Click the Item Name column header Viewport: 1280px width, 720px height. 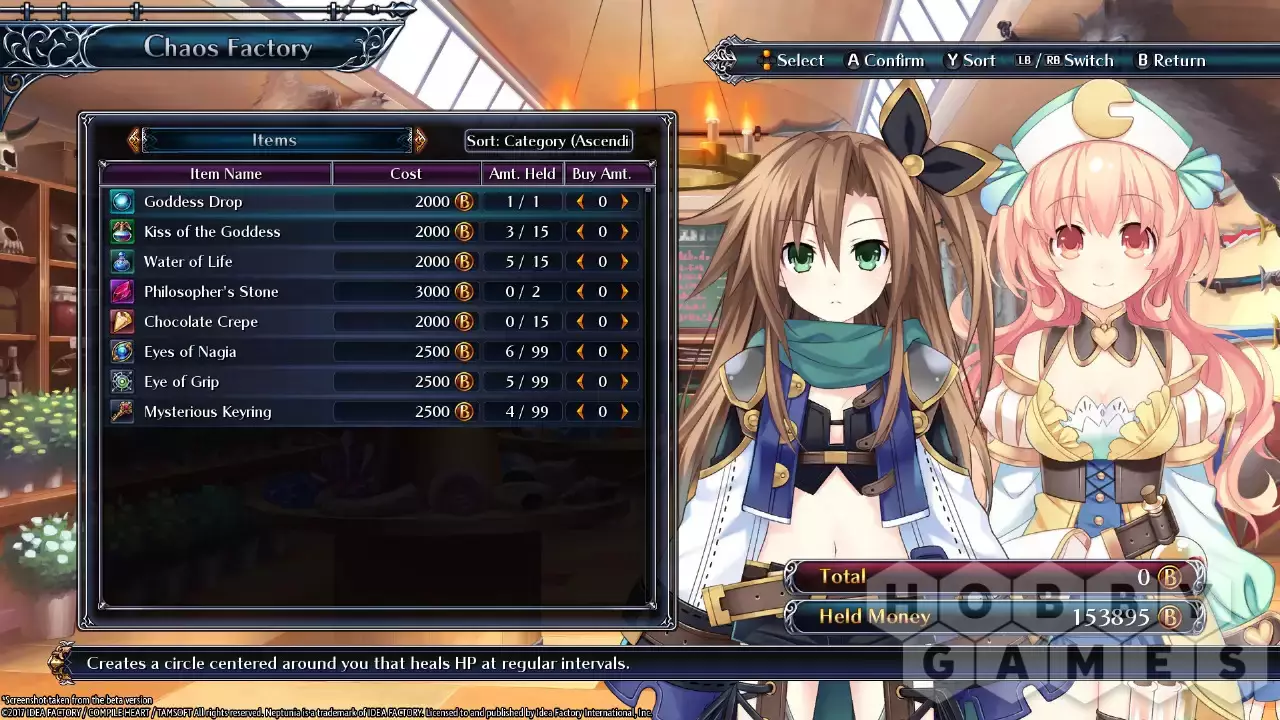tap(226, 174)
